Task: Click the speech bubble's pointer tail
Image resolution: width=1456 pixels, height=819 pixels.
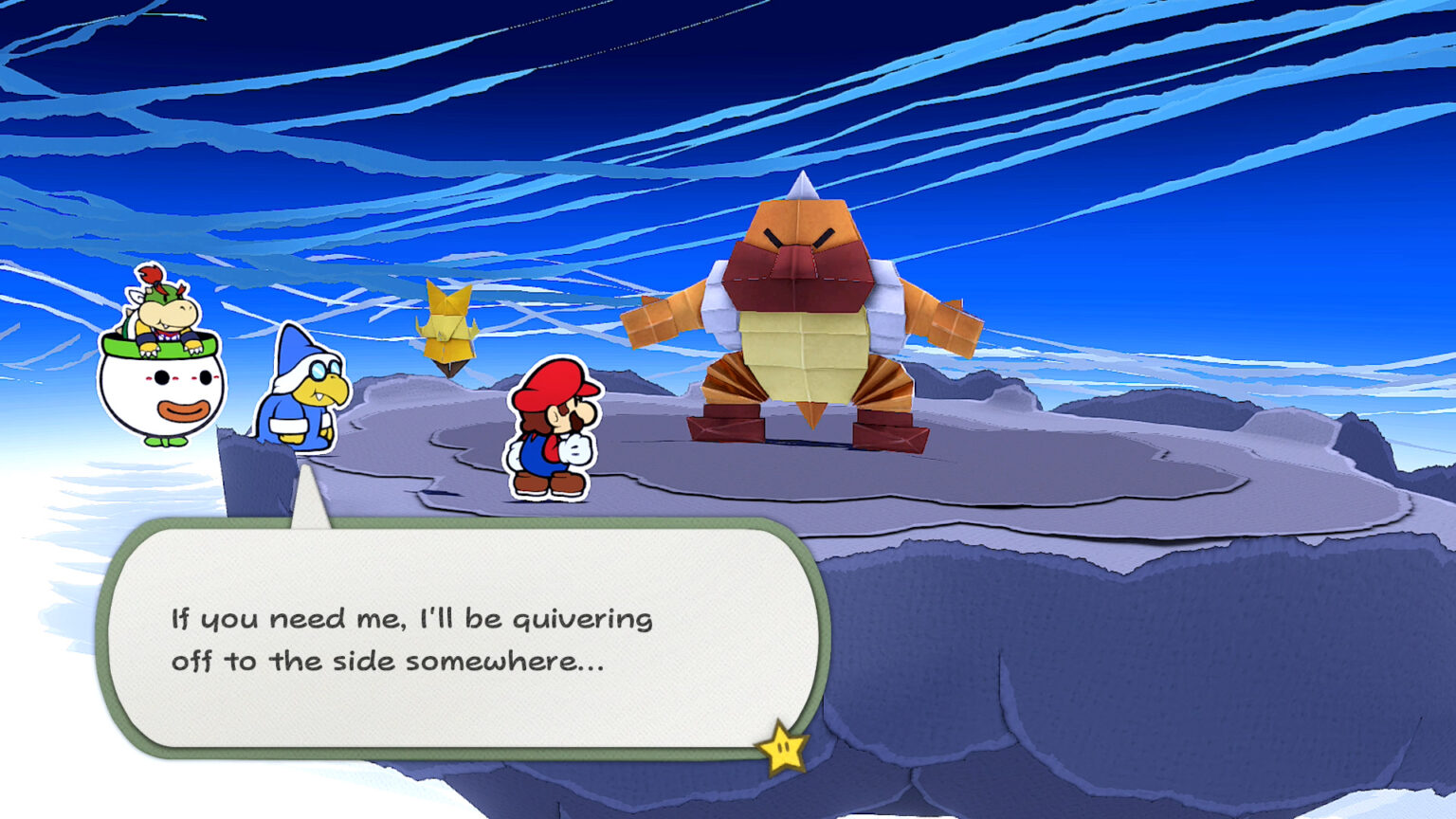Action: click(310, 500)
